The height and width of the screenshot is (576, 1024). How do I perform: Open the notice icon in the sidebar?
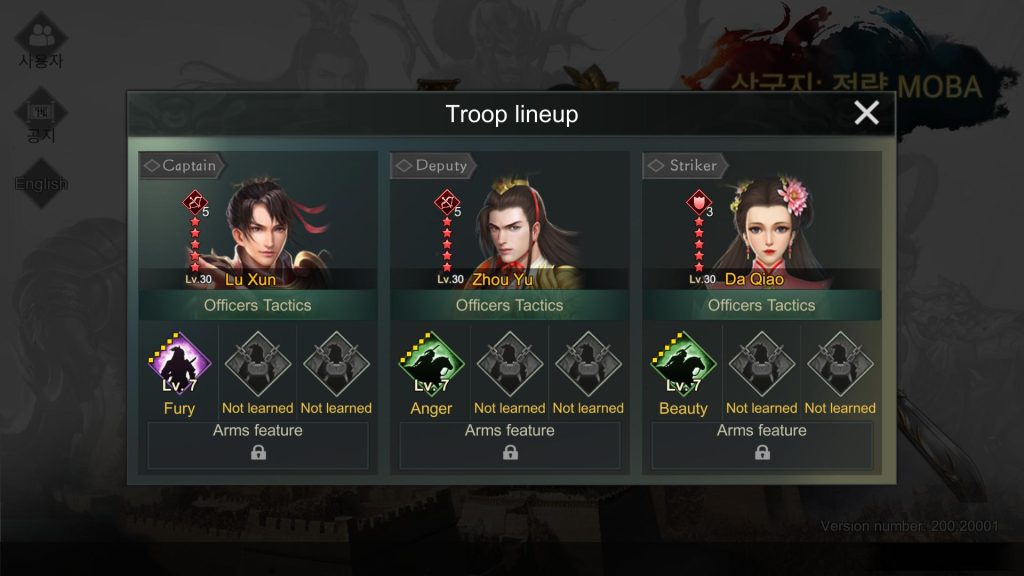(41, 115)
